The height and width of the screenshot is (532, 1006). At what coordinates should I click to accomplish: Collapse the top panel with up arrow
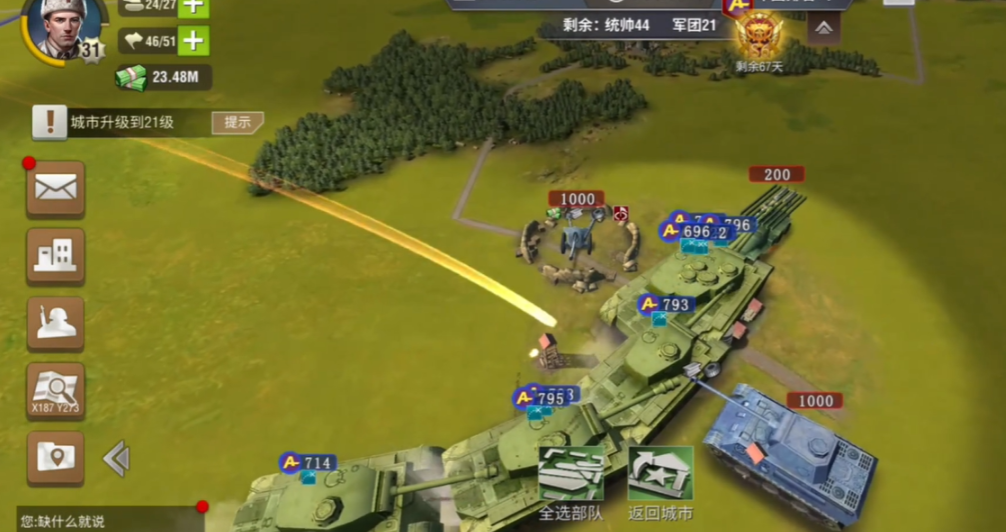point(823,29)
